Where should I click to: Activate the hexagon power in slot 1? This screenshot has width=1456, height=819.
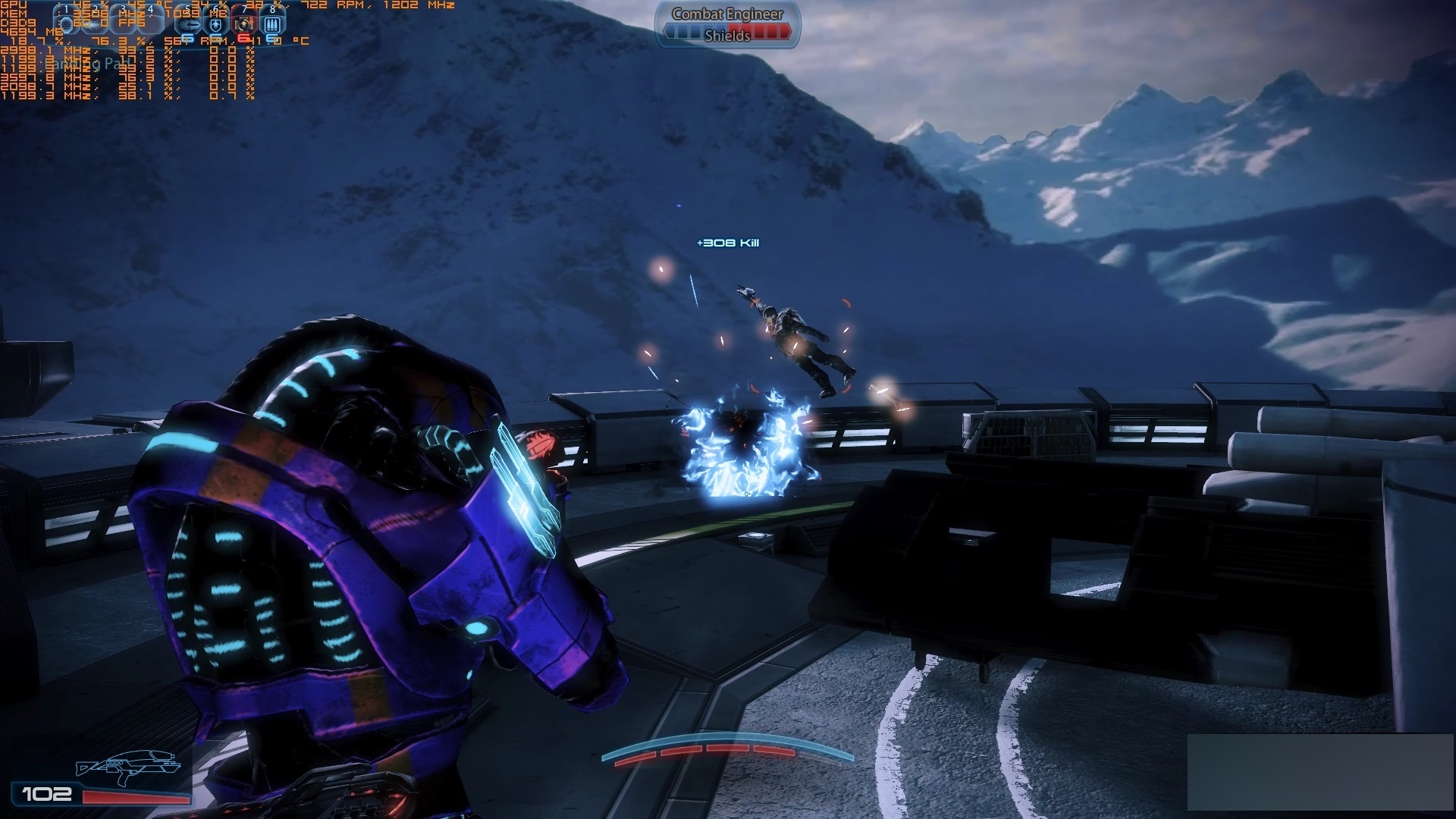[67, 24]
